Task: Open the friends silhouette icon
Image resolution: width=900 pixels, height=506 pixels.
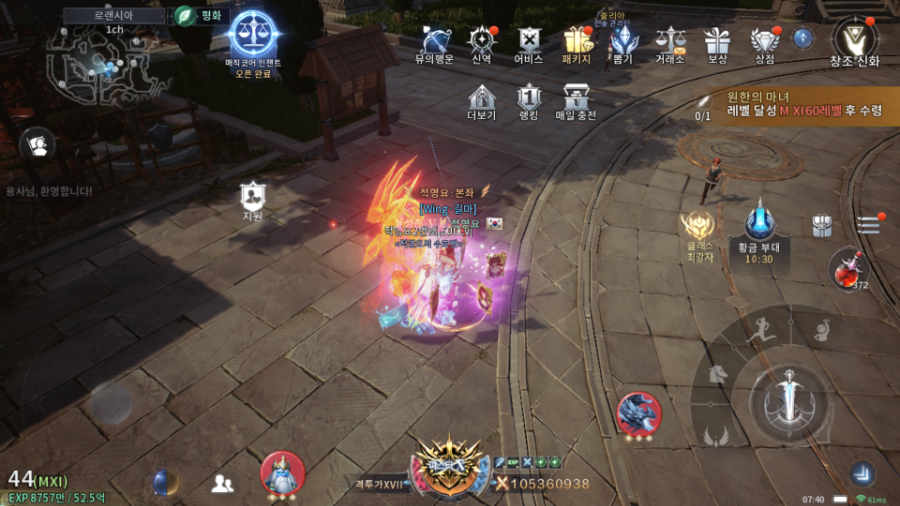Action: point(222,484)
